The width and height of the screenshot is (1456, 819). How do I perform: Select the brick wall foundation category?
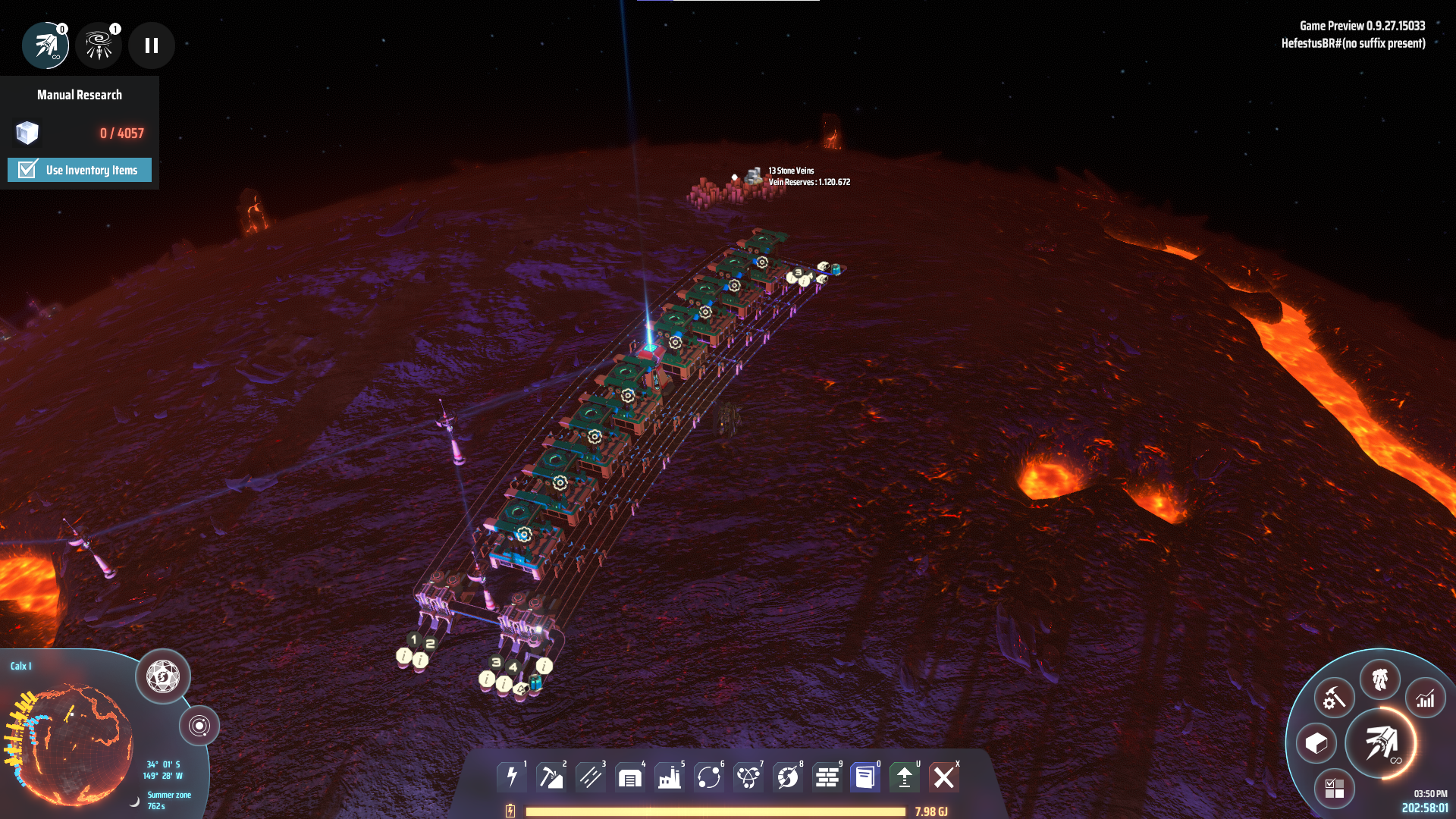coord(827,777)
